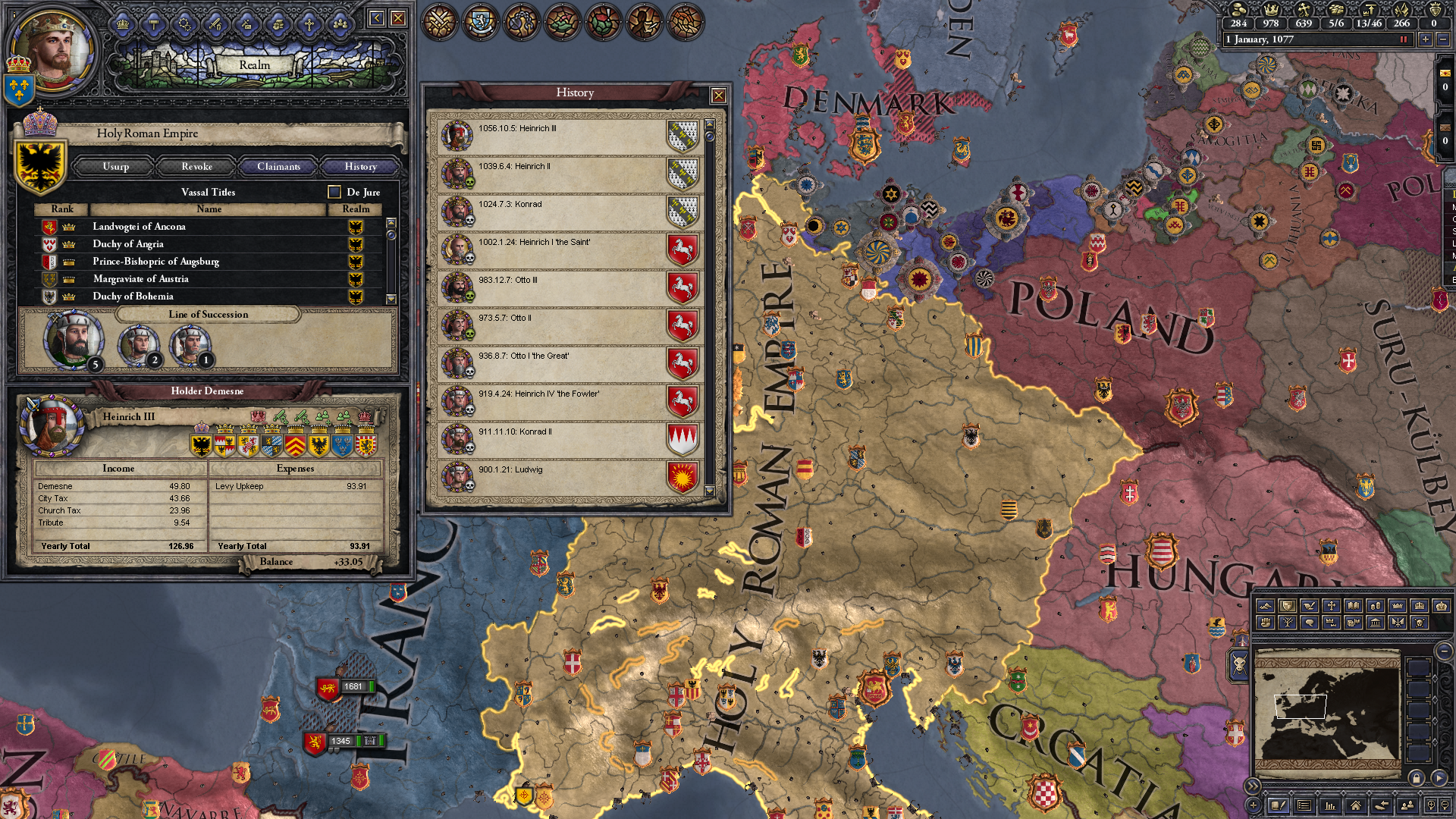The height and width of the screenshot is (819, 1456).
Task: Click the plus button to increase game speed
Action: pyautogui.click(x=1427, y=39)
